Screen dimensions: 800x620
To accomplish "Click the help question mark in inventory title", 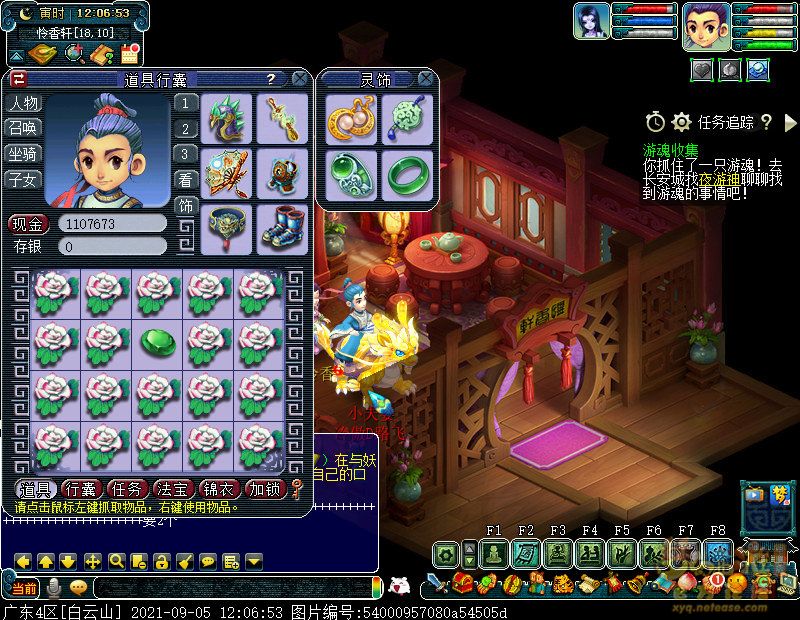I will point(270,79).
